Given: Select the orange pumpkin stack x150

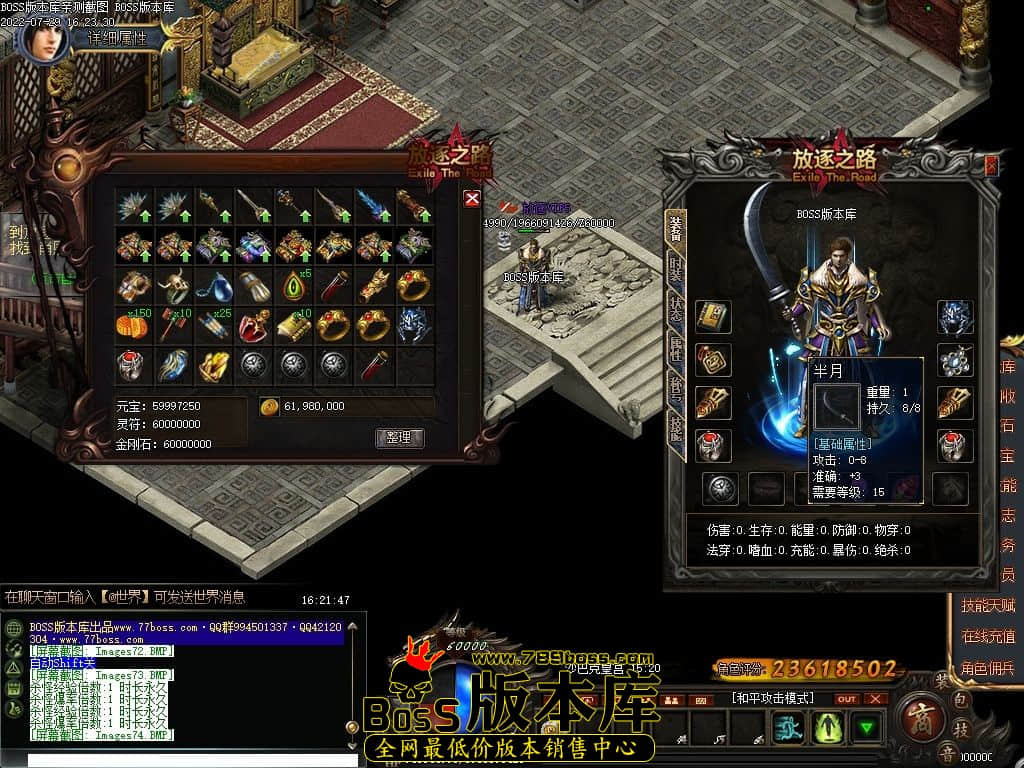Looking at the screenshot, I should pos(133,325).
